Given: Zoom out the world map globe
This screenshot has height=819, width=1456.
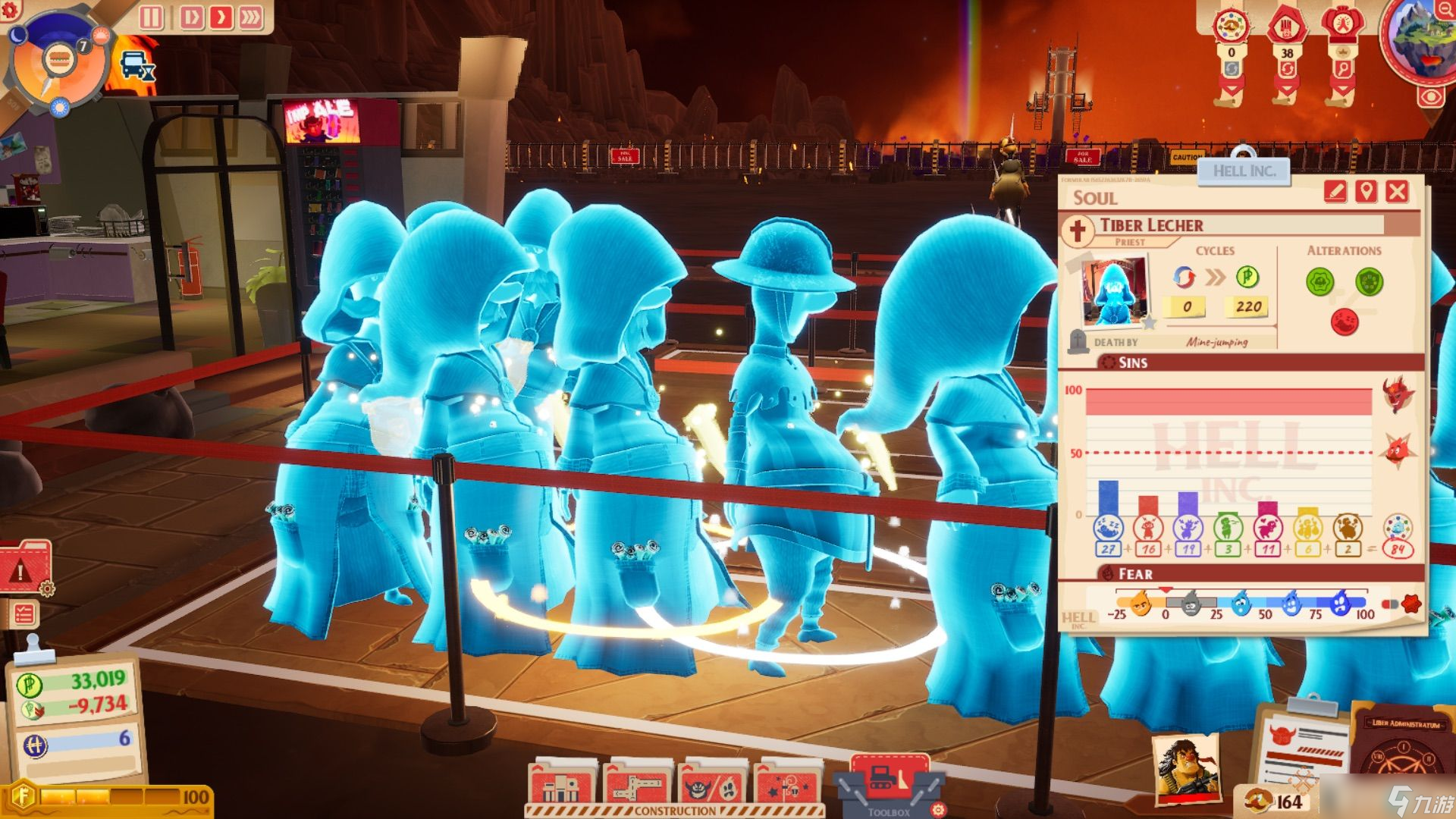Looking at the screenshot, I should pos(1444,10).
